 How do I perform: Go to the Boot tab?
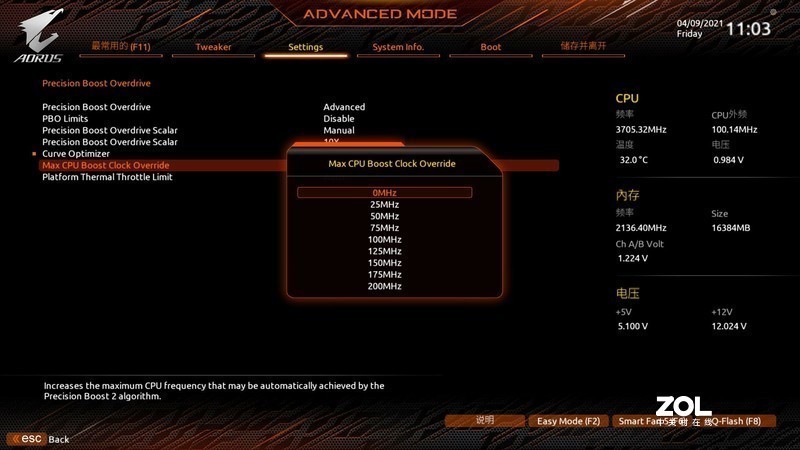pos(491,47)
